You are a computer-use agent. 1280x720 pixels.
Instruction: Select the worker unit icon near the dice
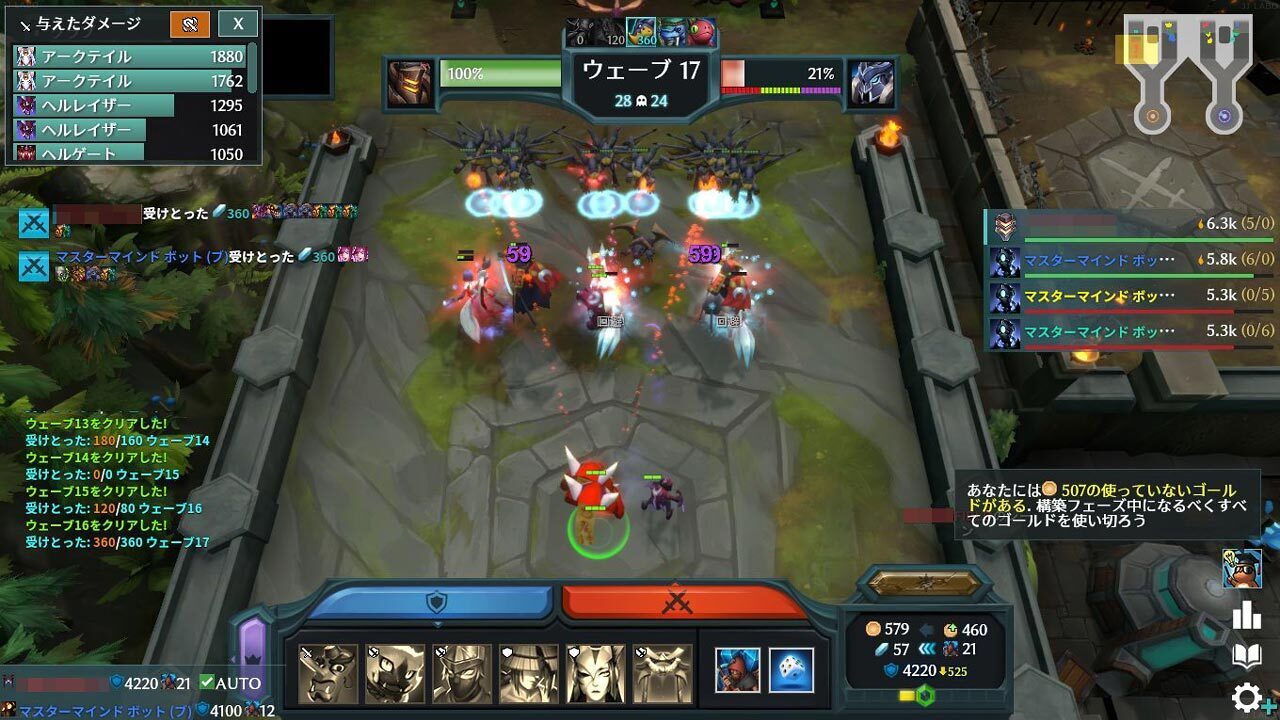click(x=737, y=671)
